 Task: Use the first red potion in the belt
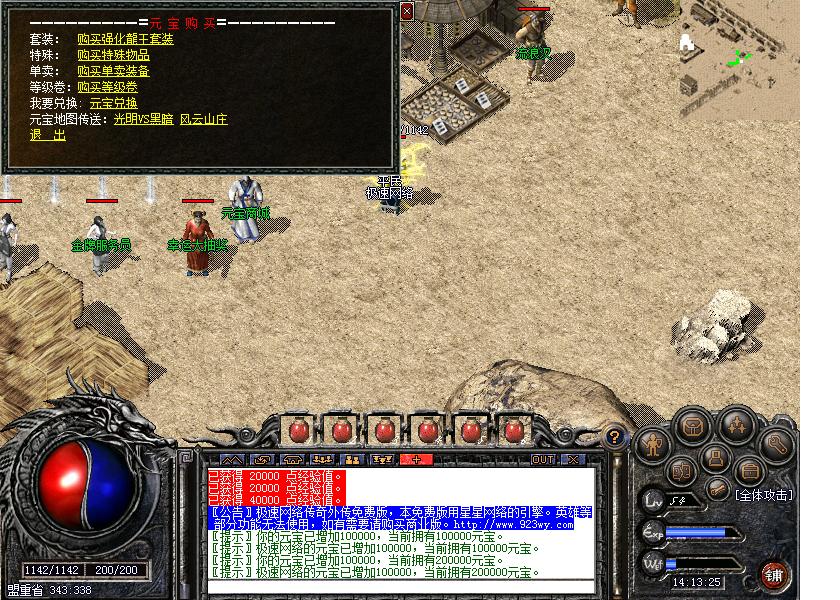pyautogui.click(x=297, y=431)
